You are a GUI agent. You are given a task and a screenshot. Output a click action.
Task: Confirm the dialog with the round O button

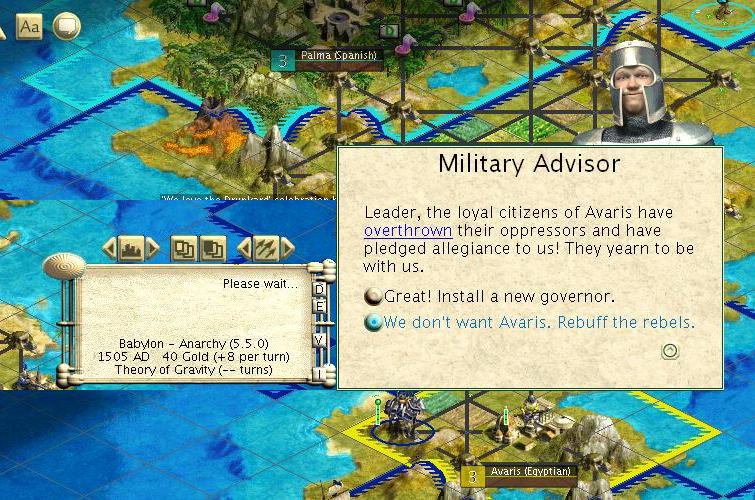[671, 351]
